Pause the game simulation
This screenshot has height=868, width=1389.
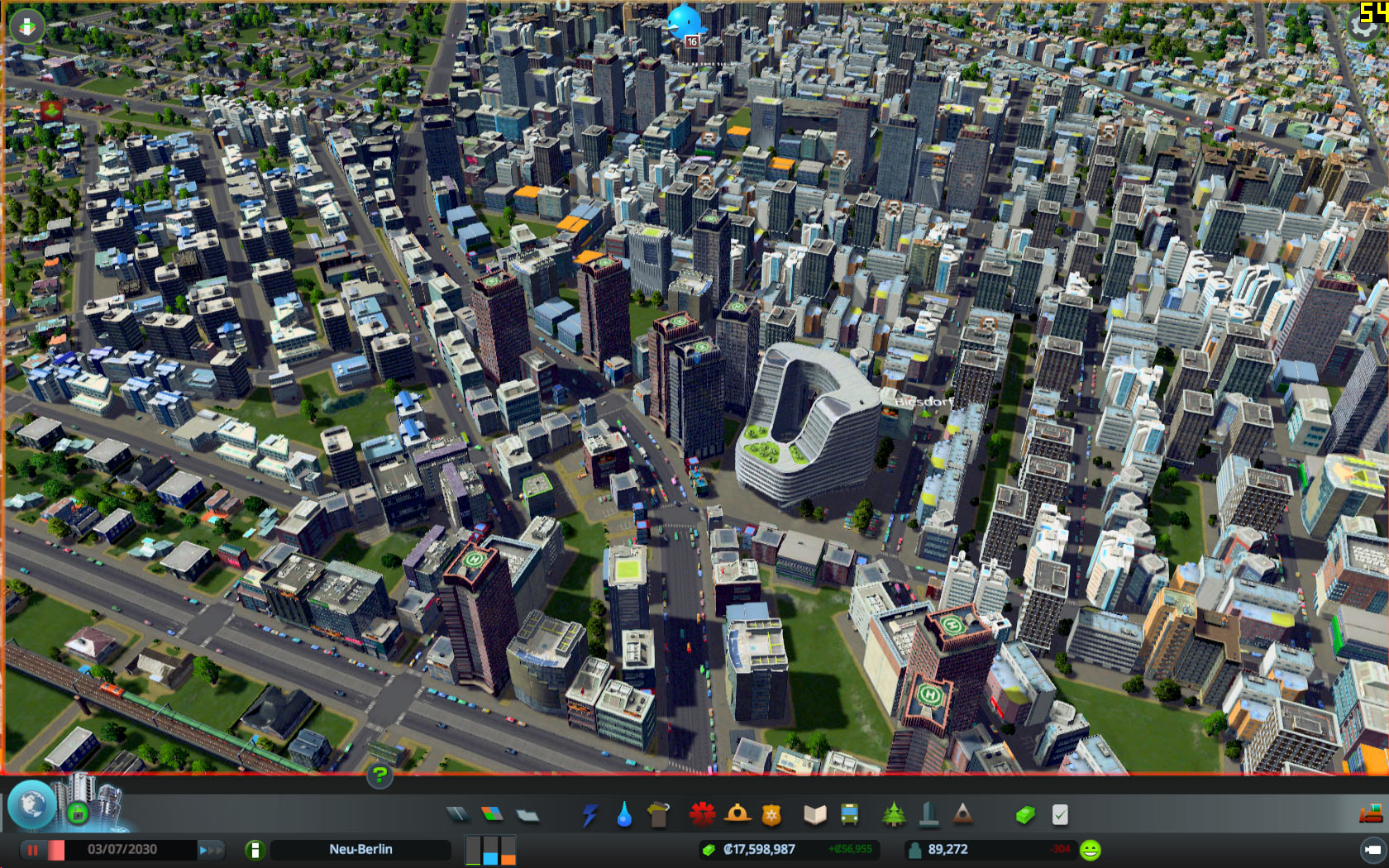pyautogui.click(x=31, y=849)
